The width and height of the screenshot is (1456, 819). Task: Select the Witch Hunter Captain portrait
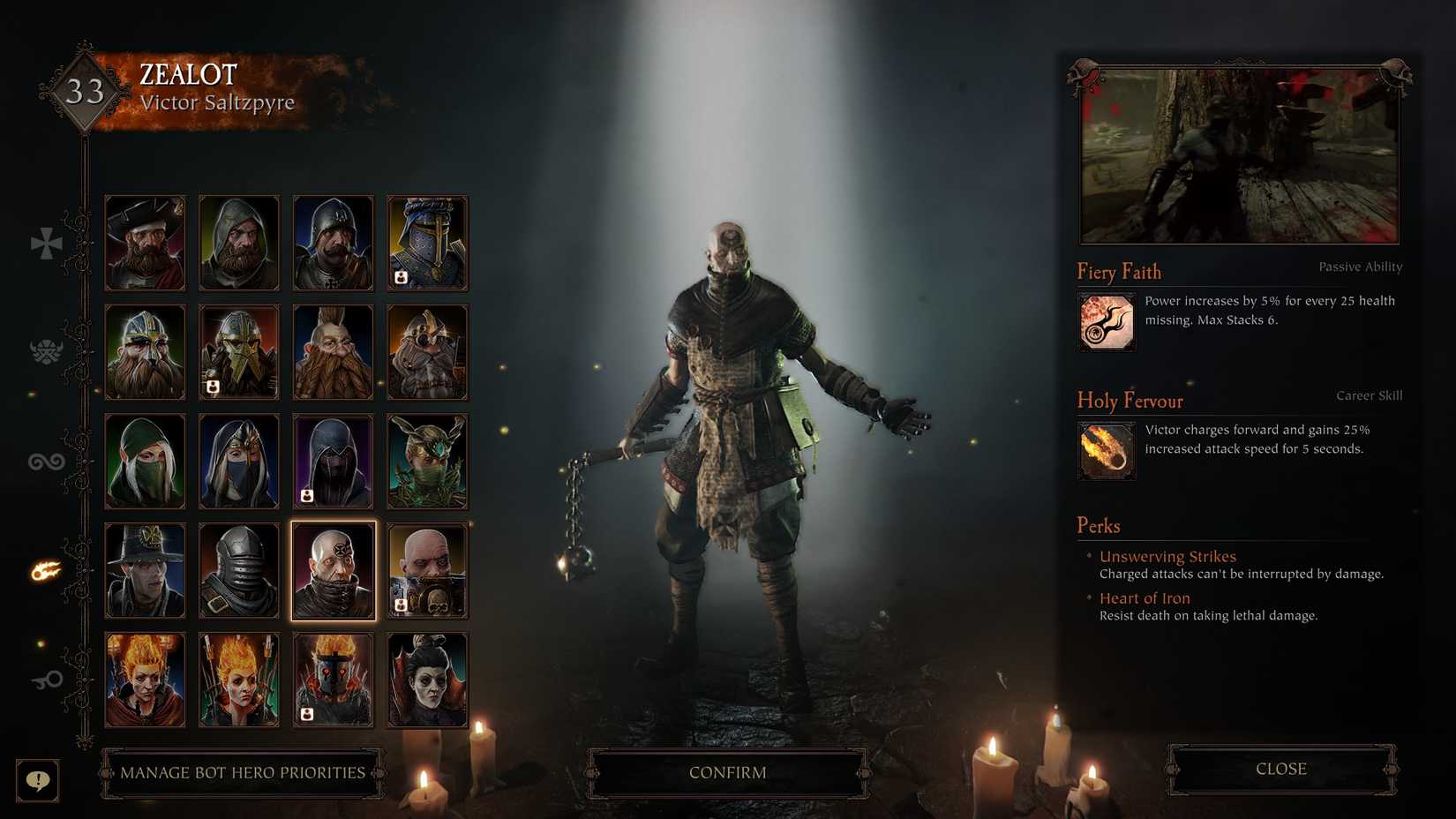click(145, 569)
